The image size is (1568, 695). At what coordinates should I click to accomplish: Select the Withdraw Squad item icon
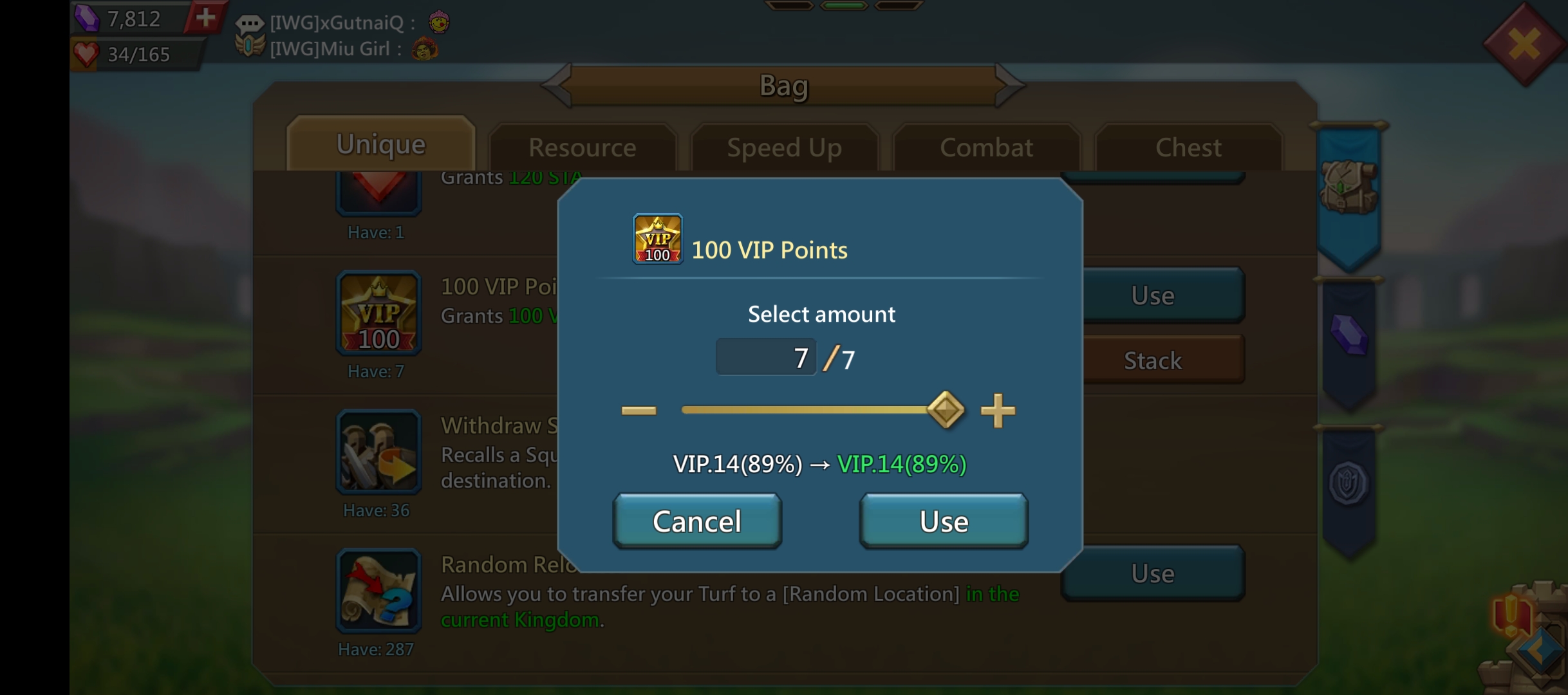click(x=378, y=452)
